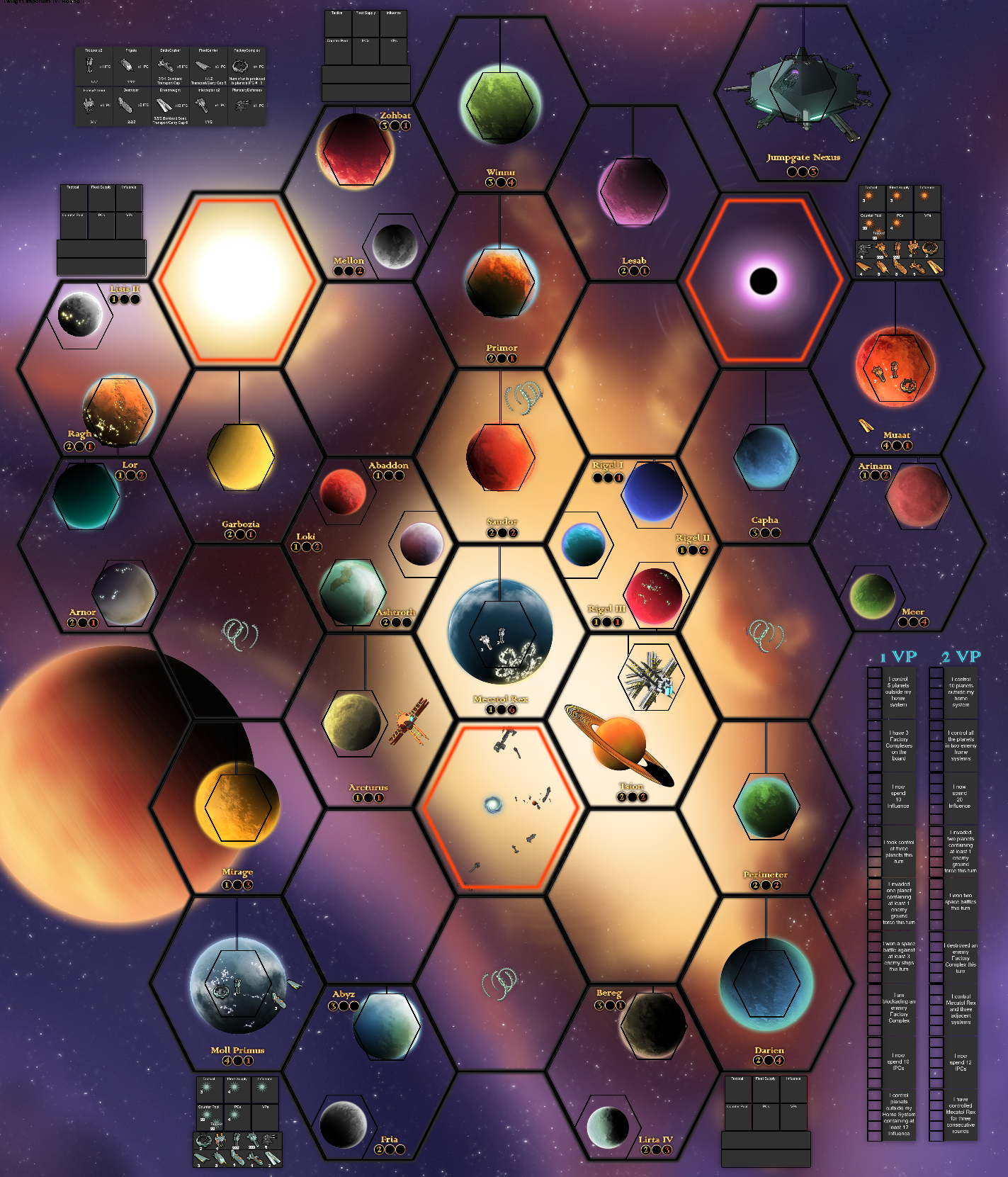The width and height of the screenshot is (1008, 1177).
Task: Click the Interceptor icon in the unit legend
Action: [203, 105]
